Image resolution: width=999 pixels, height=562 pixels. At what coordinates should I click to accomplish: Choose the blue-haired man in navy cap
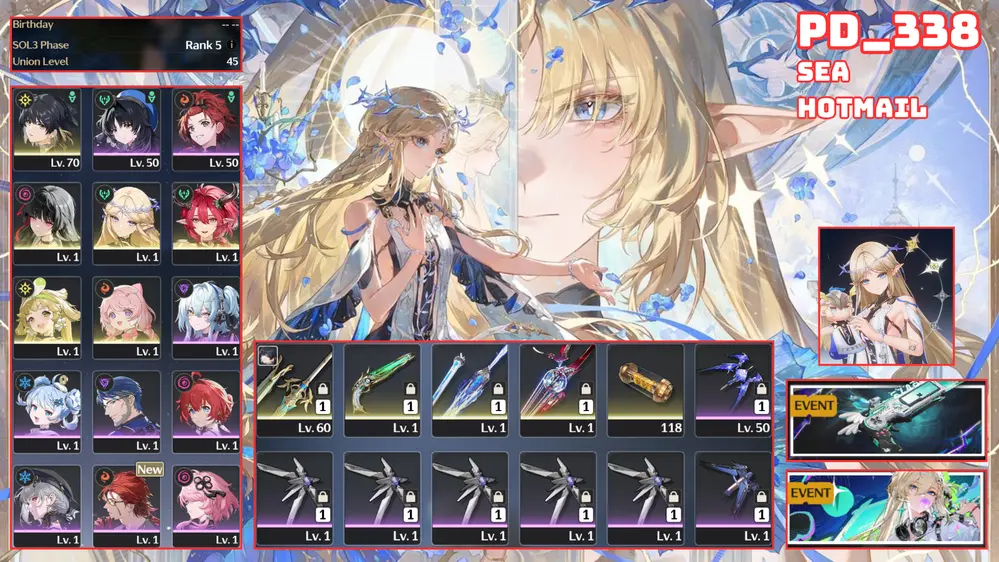click(127, 410)
